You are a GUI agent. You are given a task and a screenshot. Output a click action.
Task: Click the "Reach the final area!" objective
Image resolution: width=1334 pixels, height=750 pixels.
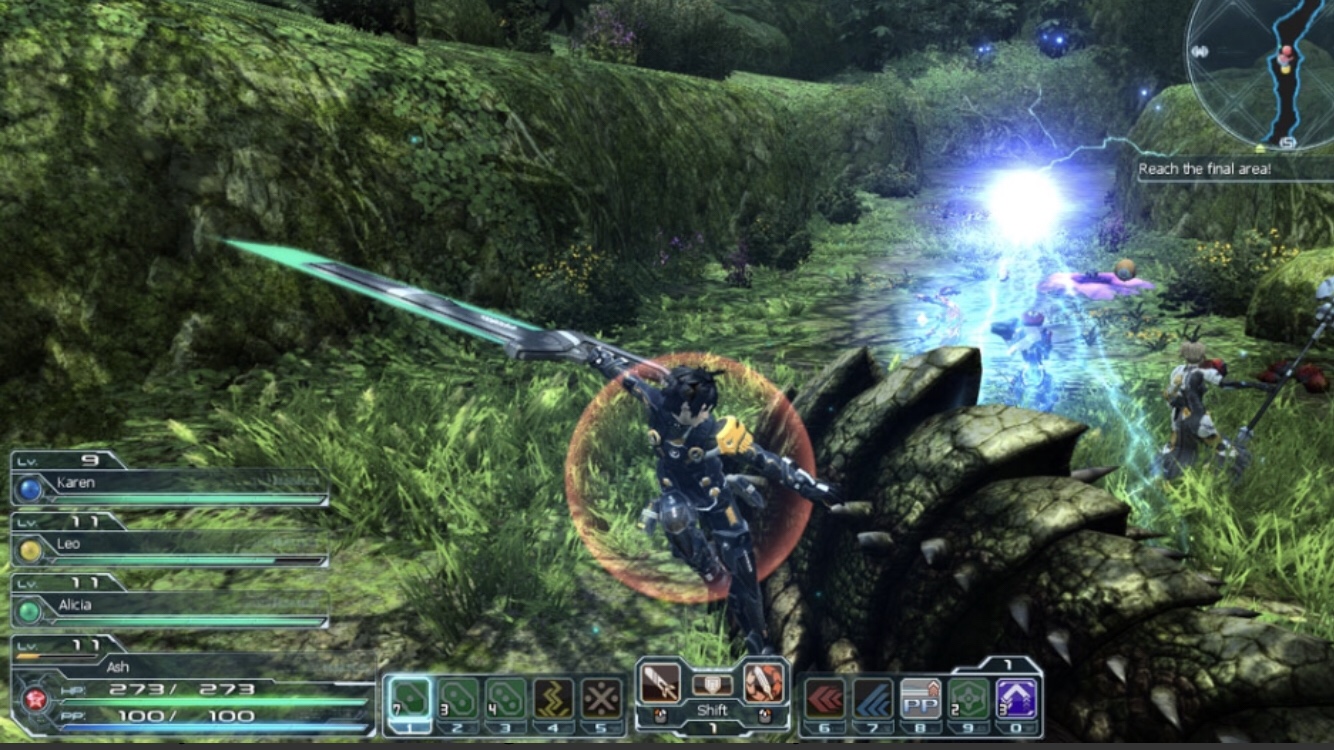(1204, 169)
